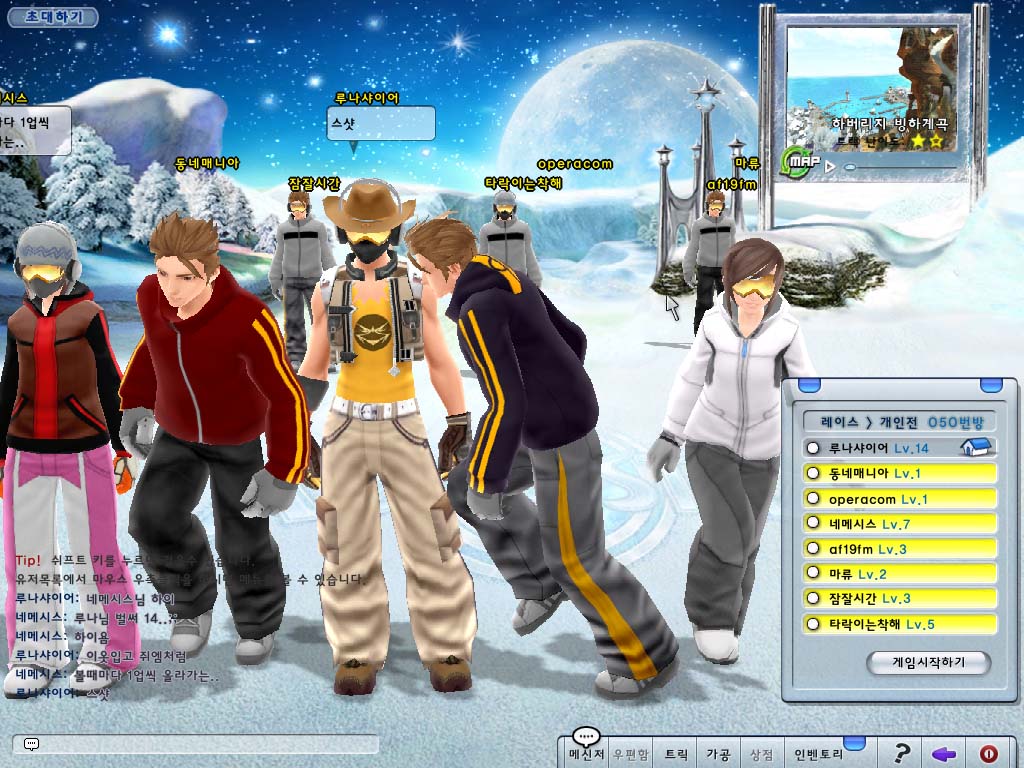The width and height of the screenshot is (1024, 768).
Task: Select operacom Lv.1 player row
Action: coord(899,498)
